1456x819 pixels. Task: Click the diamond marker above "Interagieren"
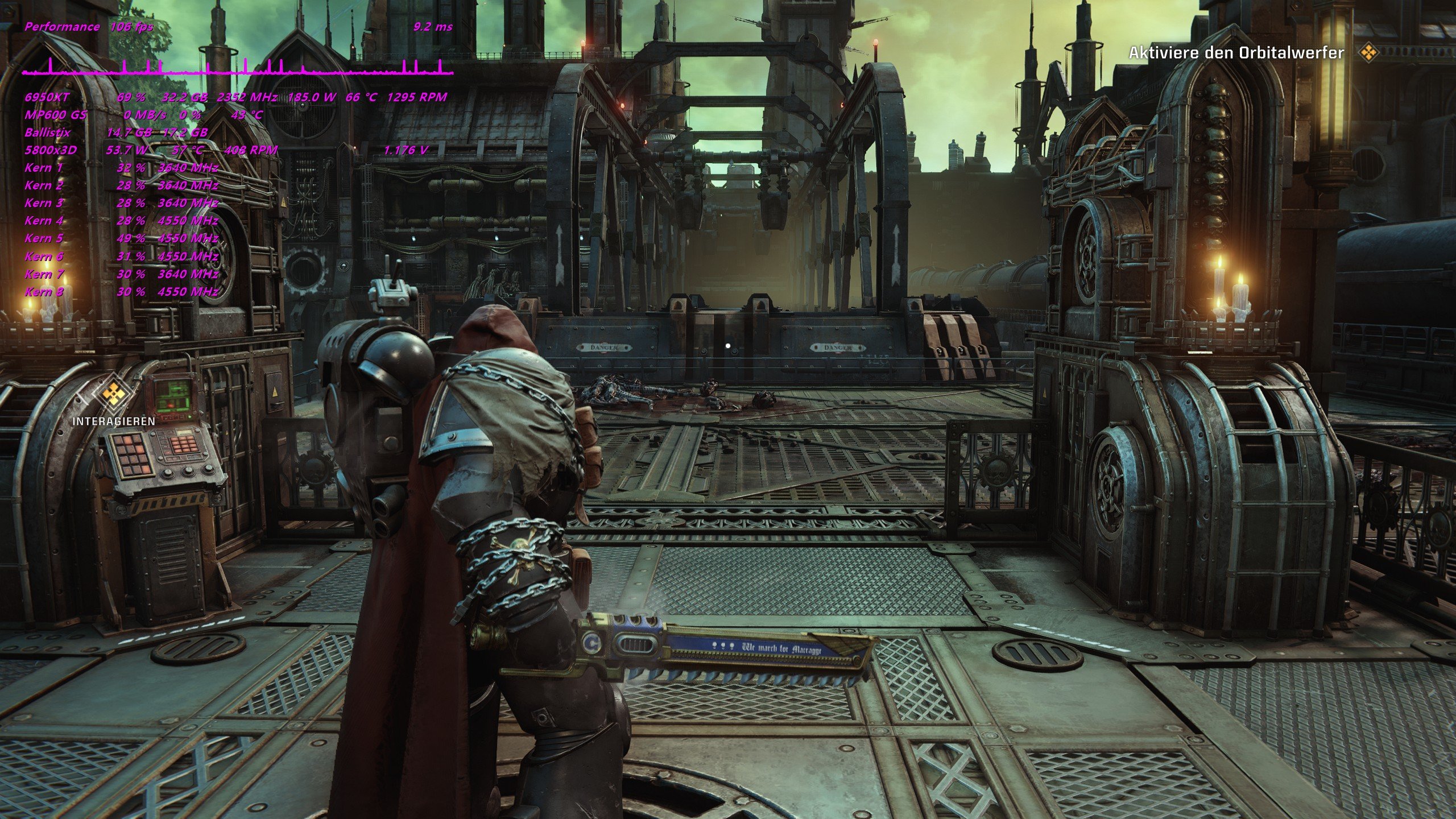pyautogui.click(x=113, y=393)
